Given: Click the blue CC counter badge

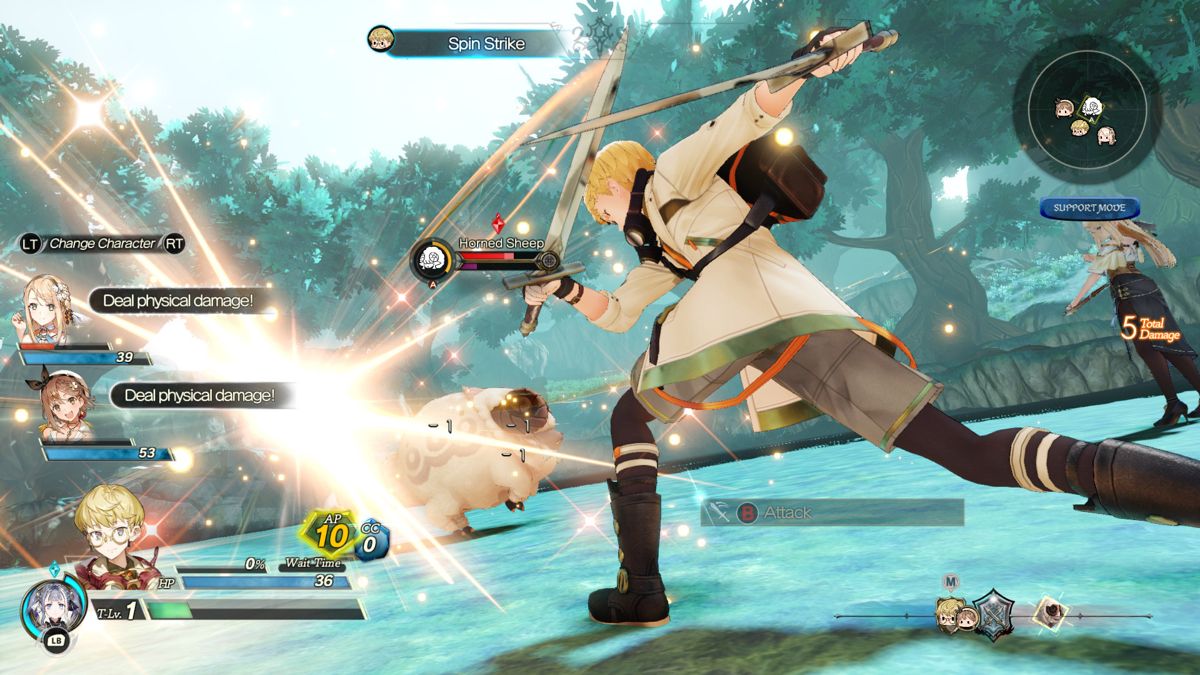Looking at the screenshot, I should coord(372,541).
